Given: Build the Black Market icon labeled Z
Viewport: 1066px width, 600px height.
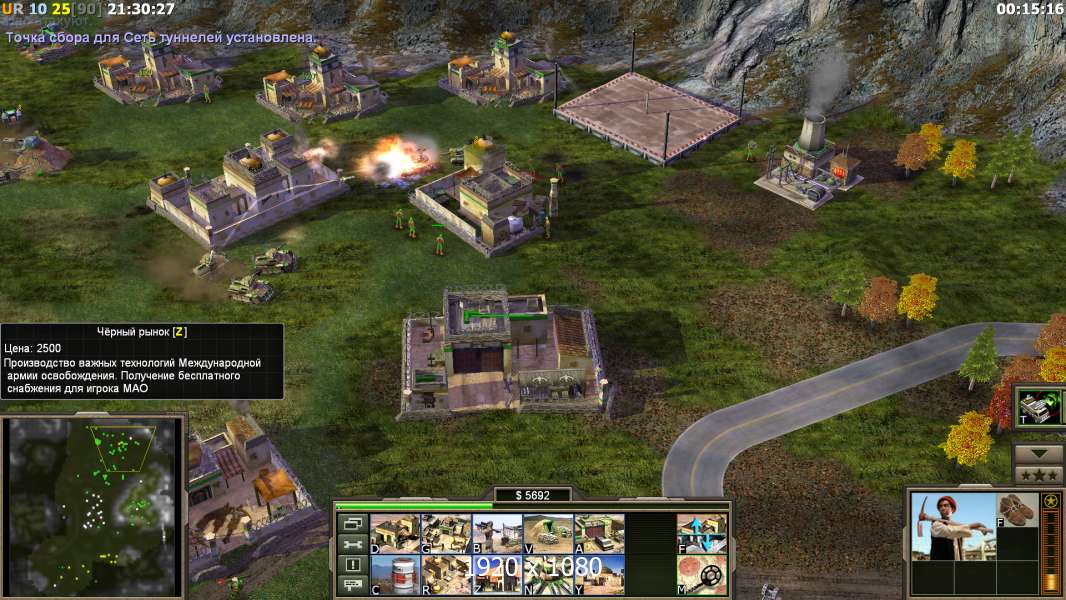Looking at the screenshot, I should pos(497,574).
